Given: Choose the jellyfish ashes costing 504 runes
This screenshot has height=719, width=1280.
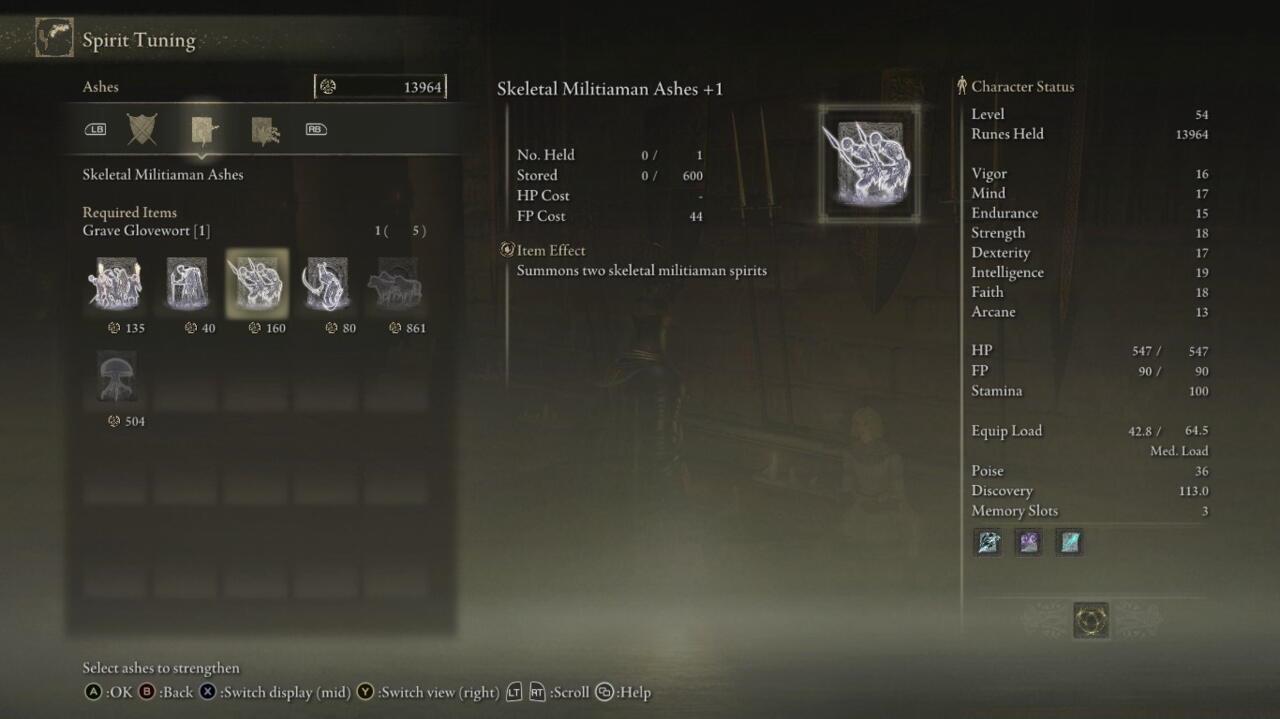Looking at the screenshot, I should pos(116,377).
